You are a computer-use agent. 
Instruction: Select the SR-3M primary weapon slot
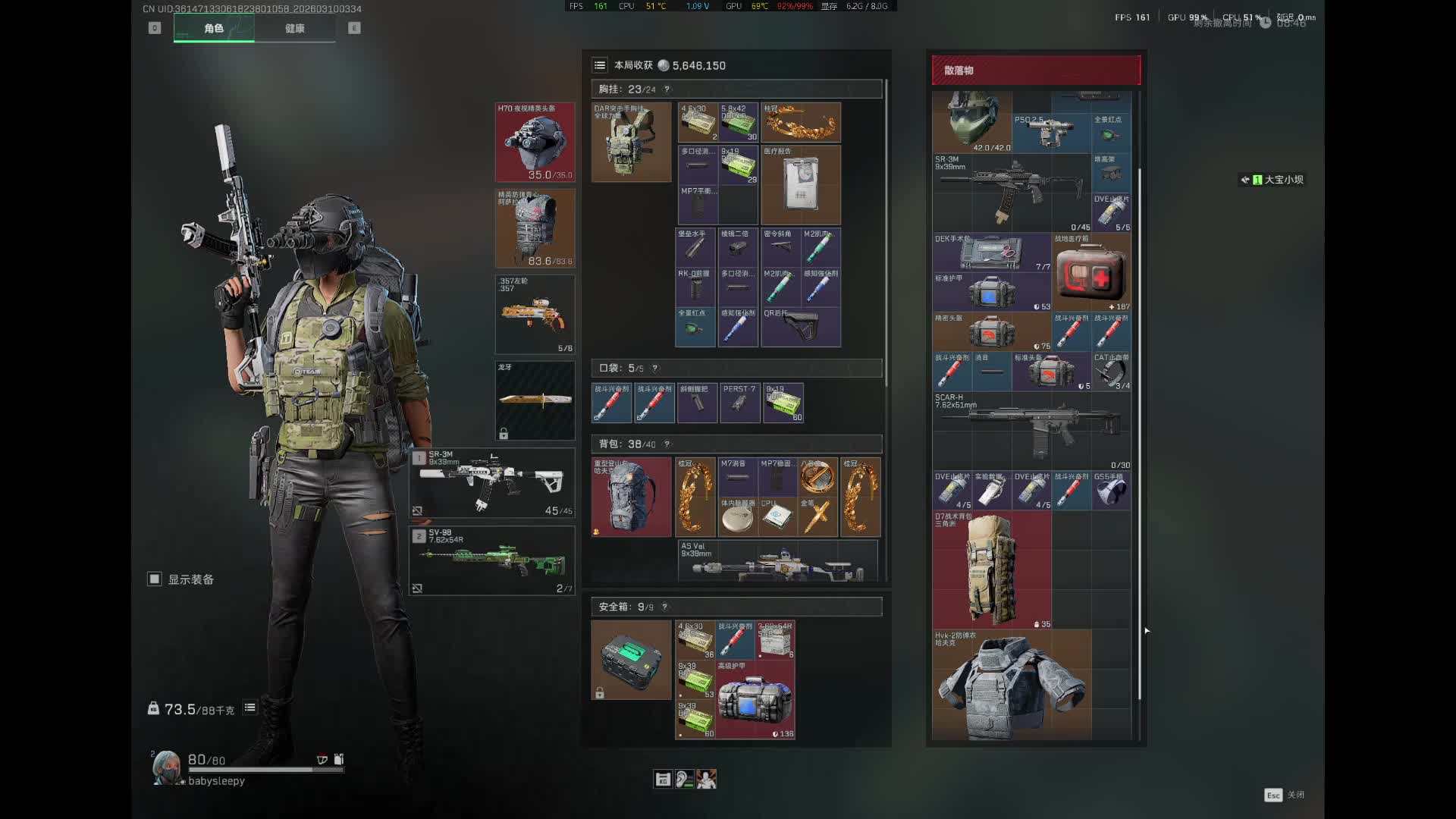pos(492,483)
